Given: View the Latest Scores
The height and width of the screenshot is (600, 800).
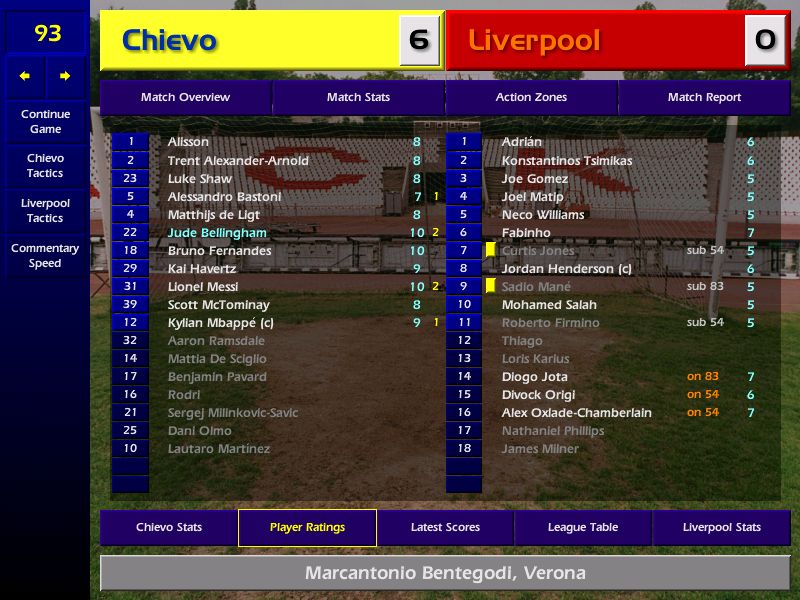Looking at the screenshot, I should pyautogui.click(x=445, y=527).
